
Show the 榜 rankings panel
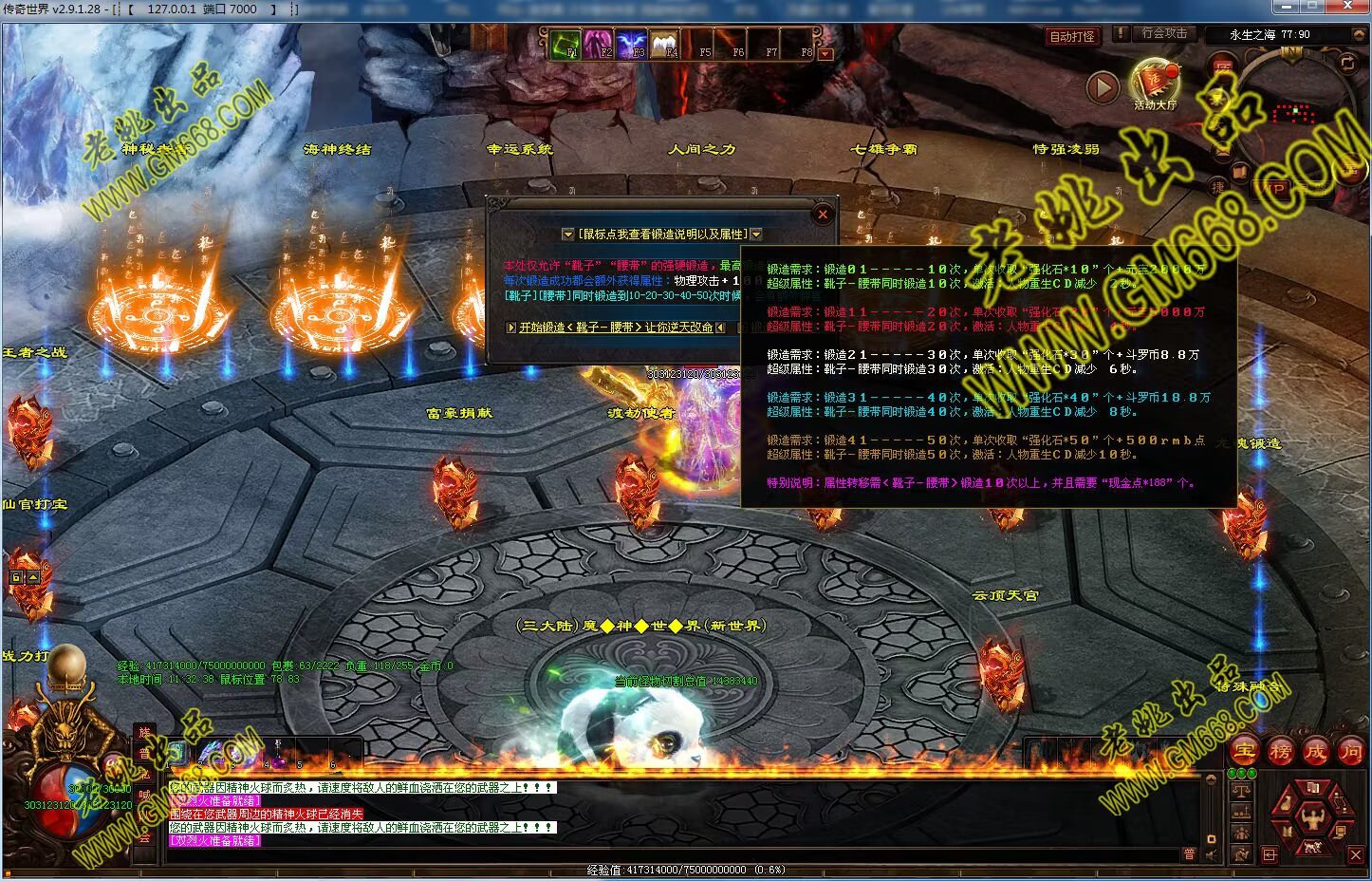point(1280,751)
